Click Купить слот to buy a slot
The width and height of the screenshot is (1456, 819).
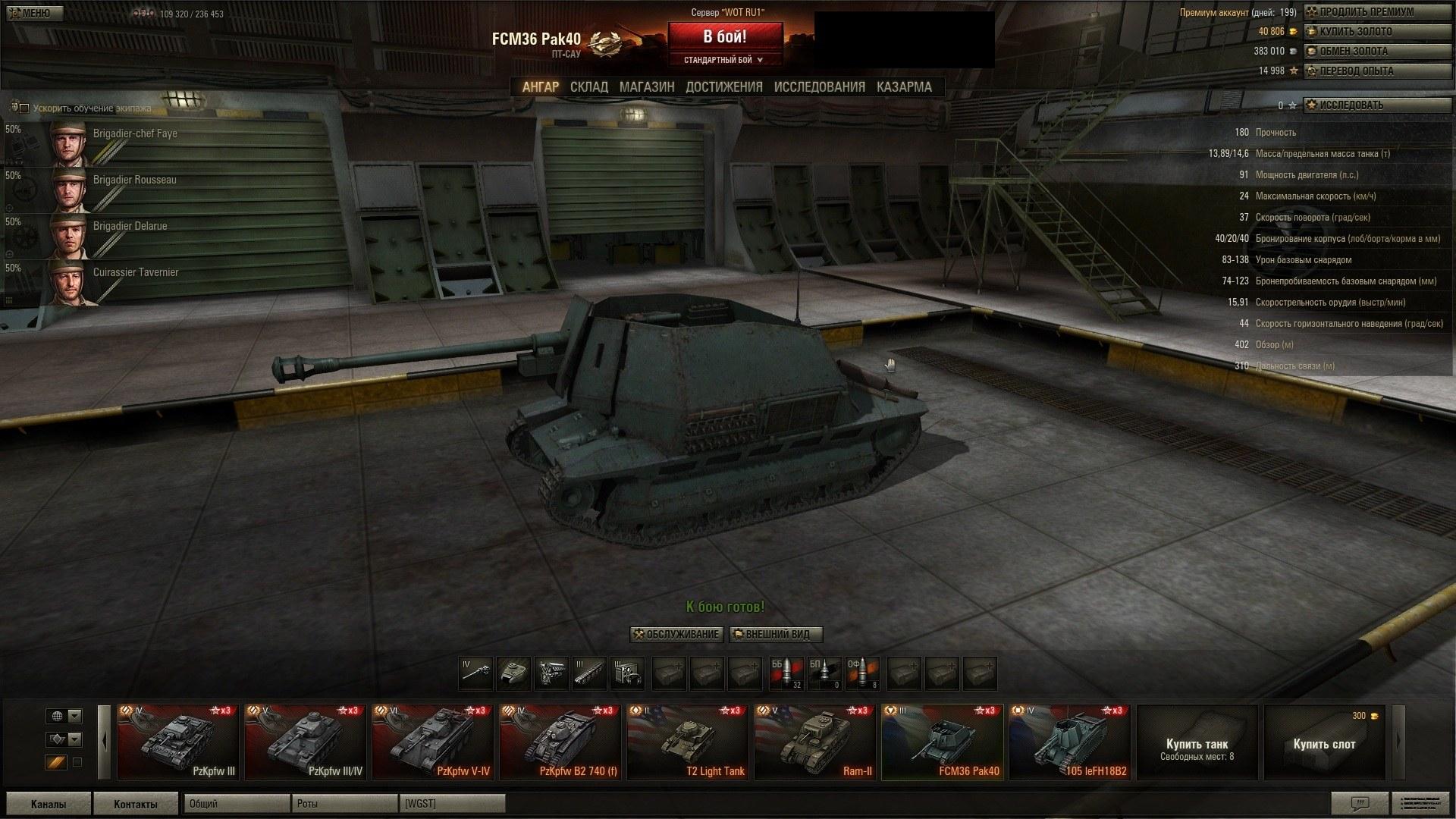(x=1324, y=744)
